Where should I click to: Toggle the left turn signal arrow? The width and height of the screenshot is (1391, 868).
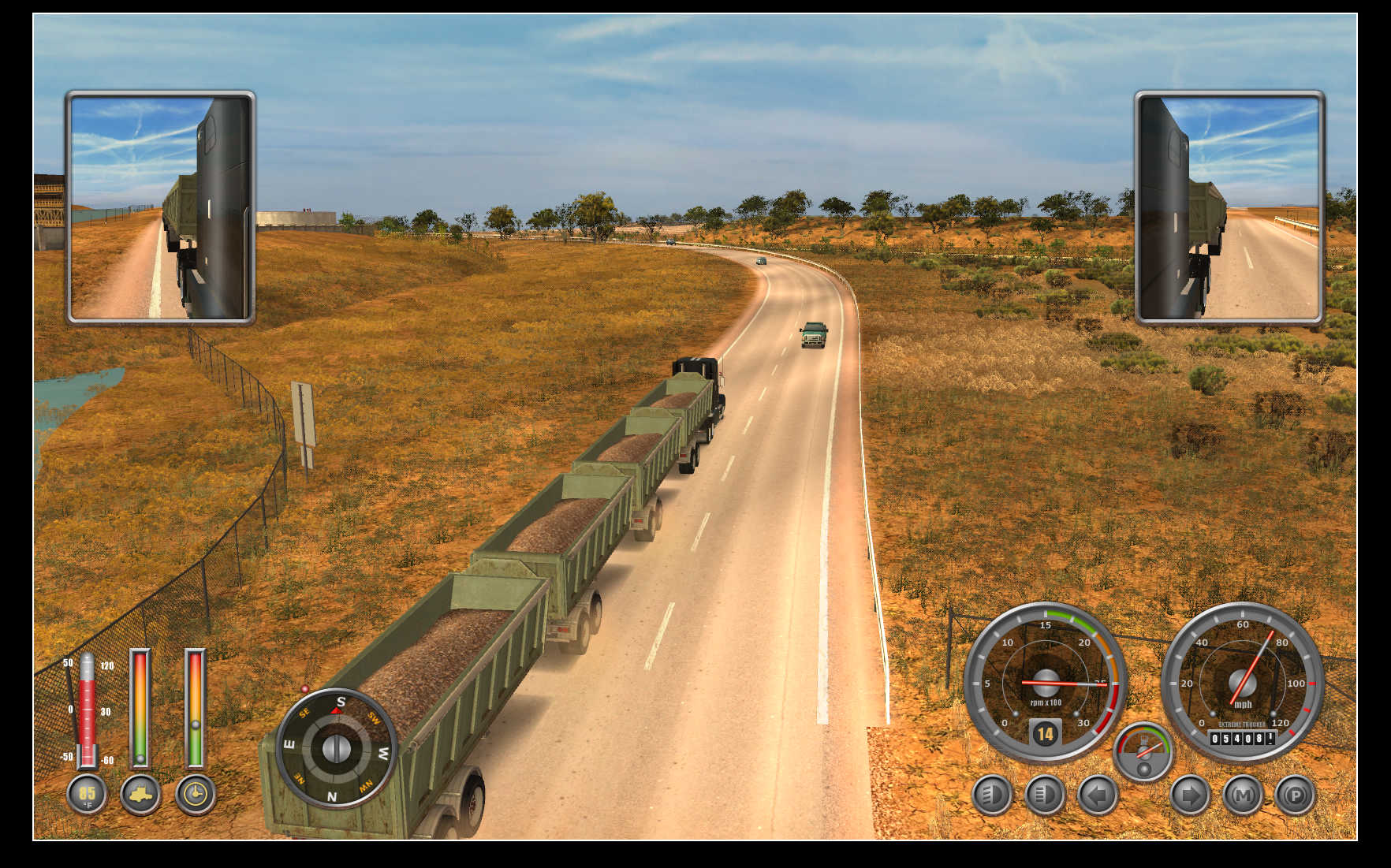pyautogui.click(x=1097, y=795)
